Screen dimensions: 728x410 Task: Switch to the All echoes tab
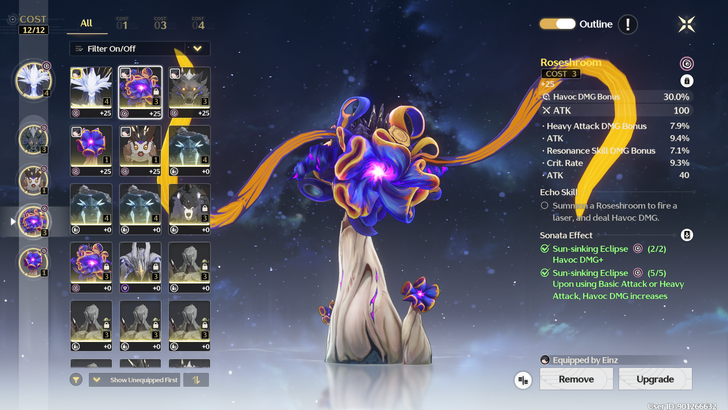point(86,22)
